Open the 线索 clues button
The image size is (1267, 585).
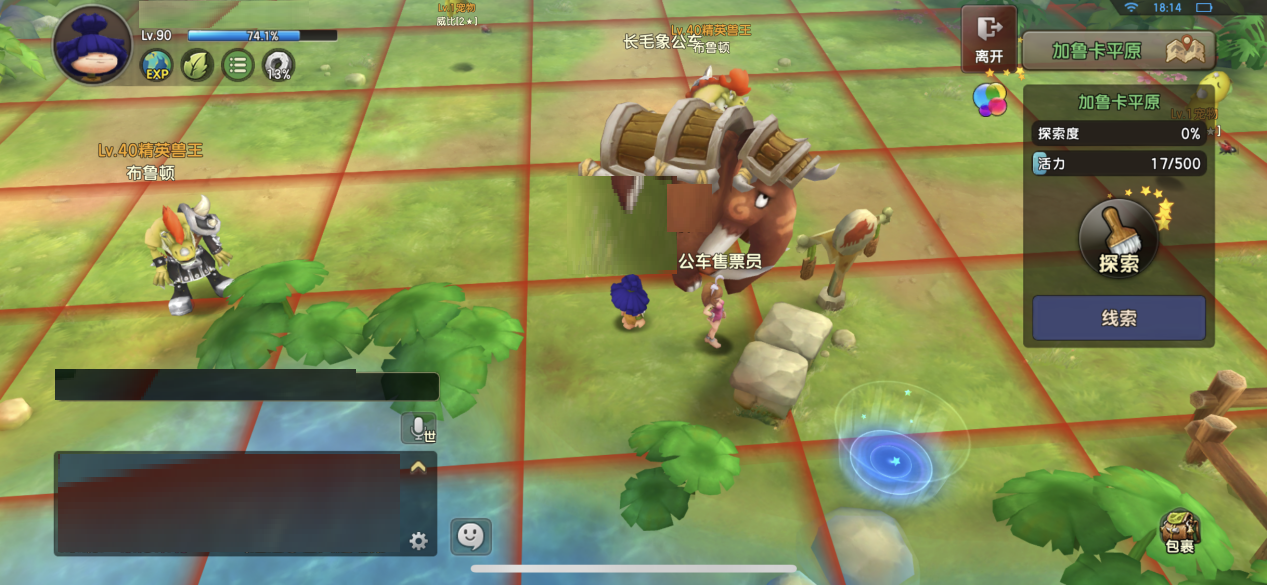coord(1118,318)
